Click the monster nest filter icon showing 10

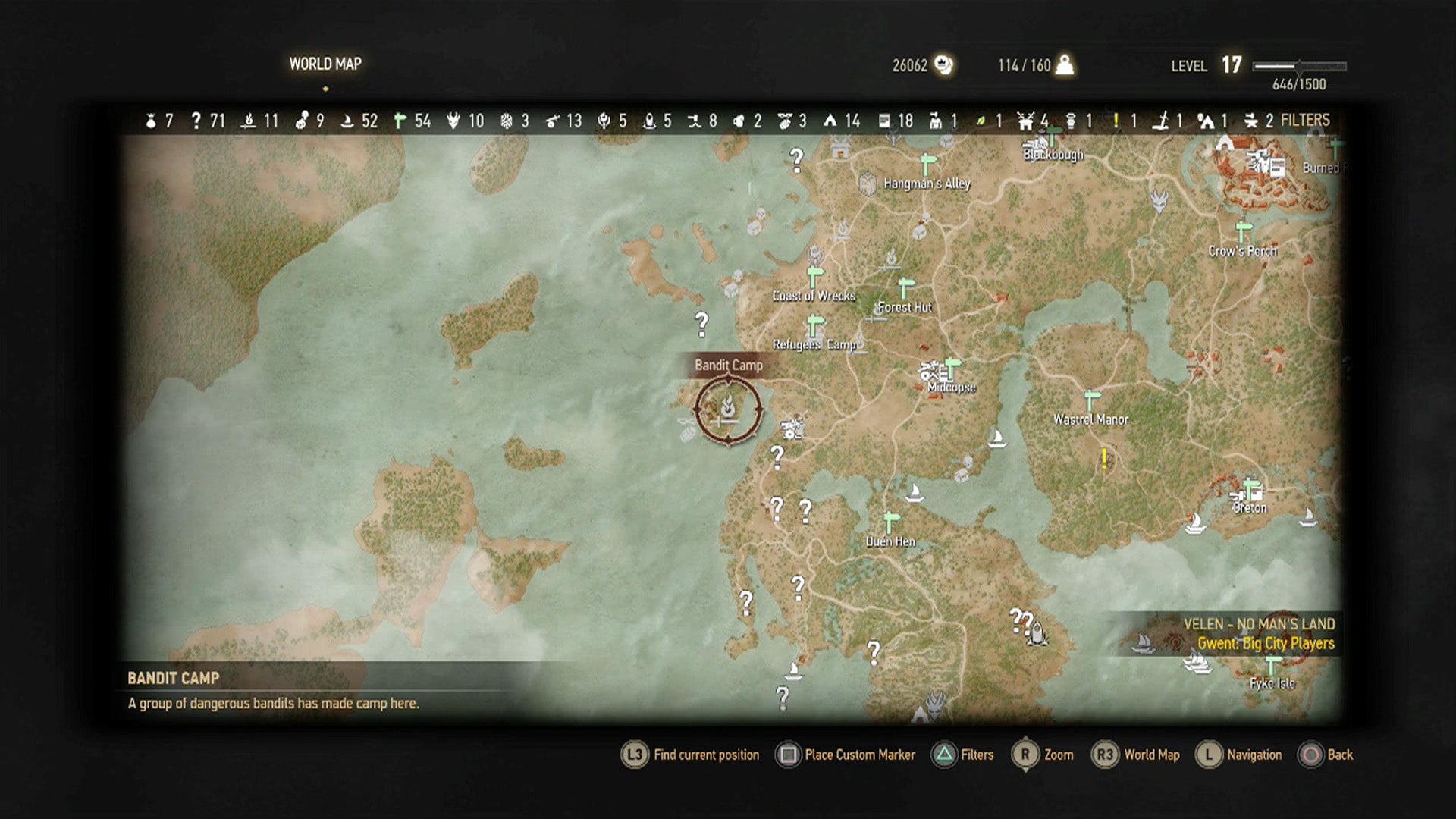453,120
